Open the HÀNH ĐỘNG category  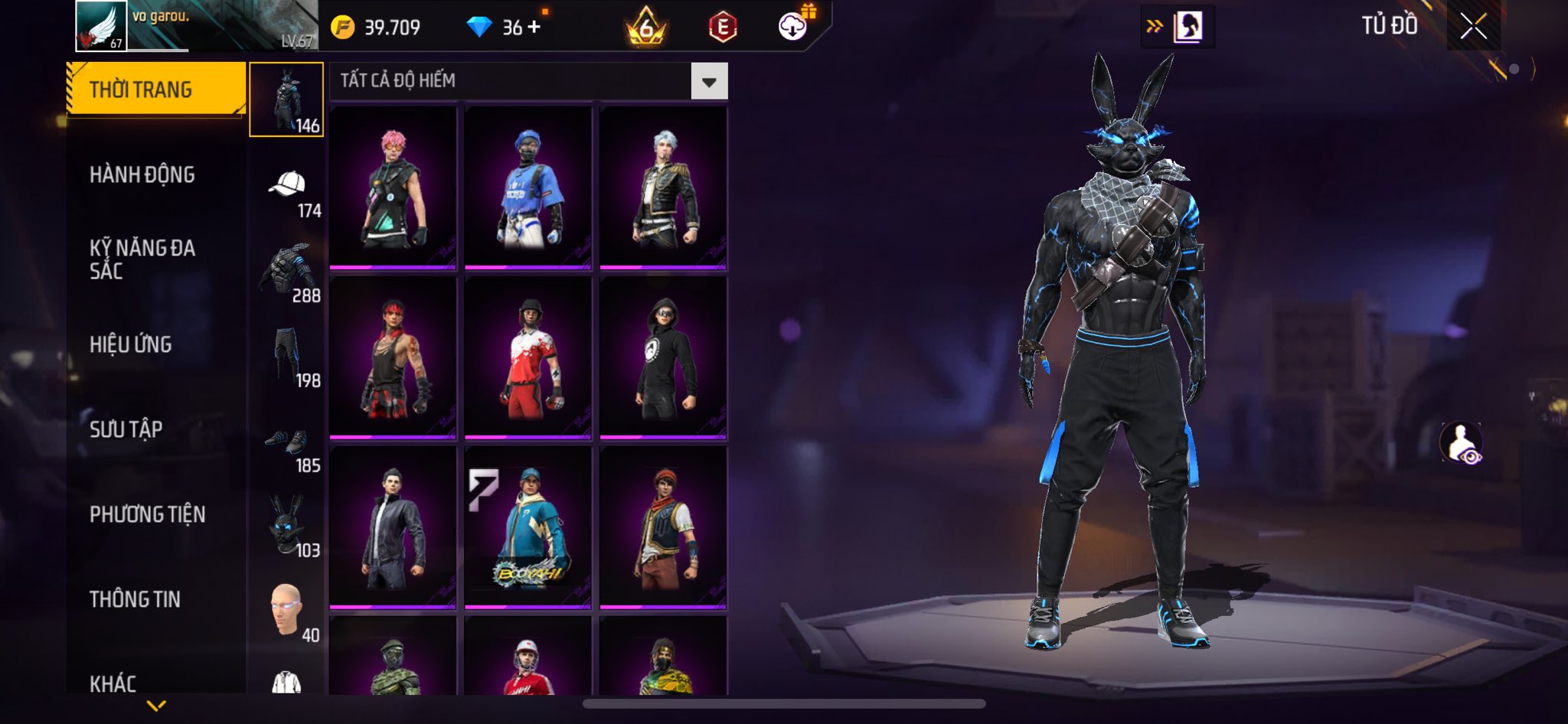142,175
